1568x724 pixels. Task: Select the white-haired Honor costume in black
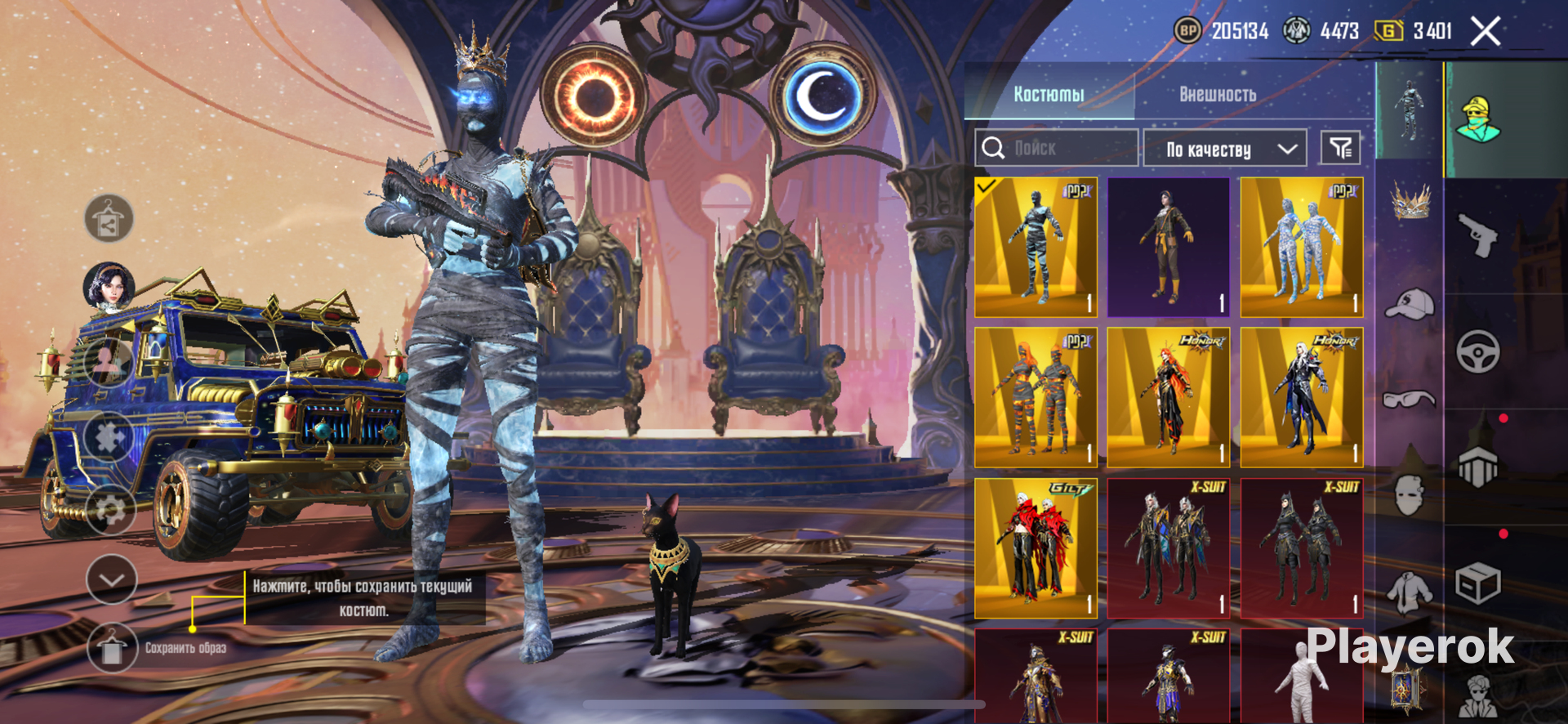click(x=1302, y=398)
